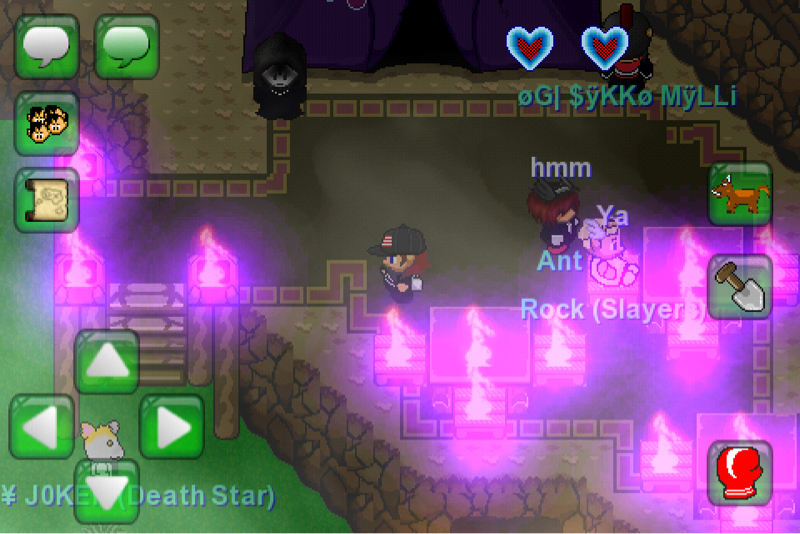Open the white speech bubble chat button
Screen dimensions: 800x534
(x=47, y=46)
